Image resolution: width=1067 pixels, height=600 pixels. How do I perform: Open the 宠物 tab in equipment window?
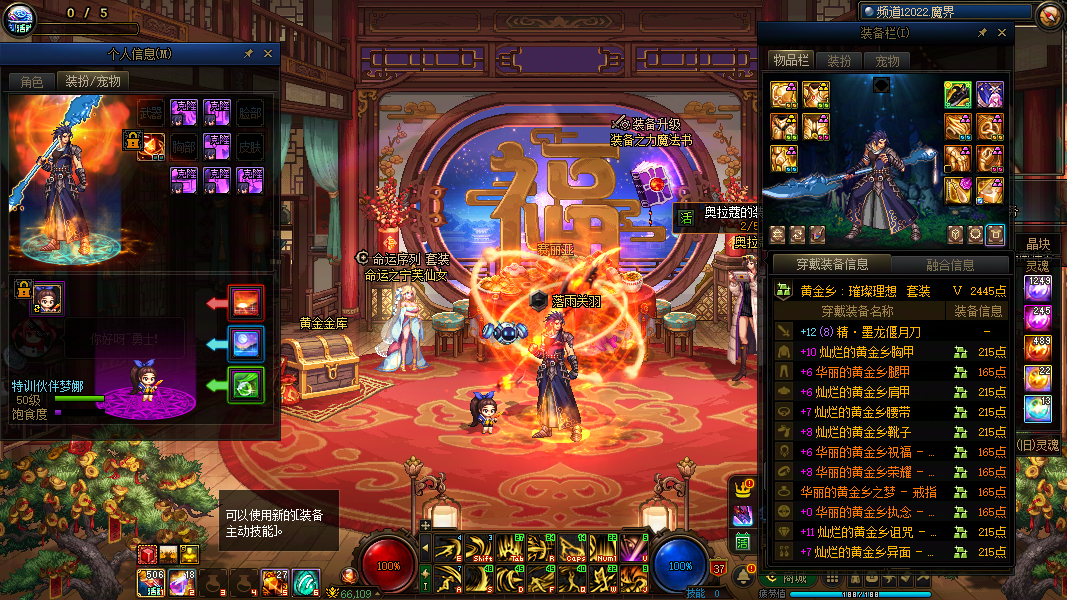point(887,61)
